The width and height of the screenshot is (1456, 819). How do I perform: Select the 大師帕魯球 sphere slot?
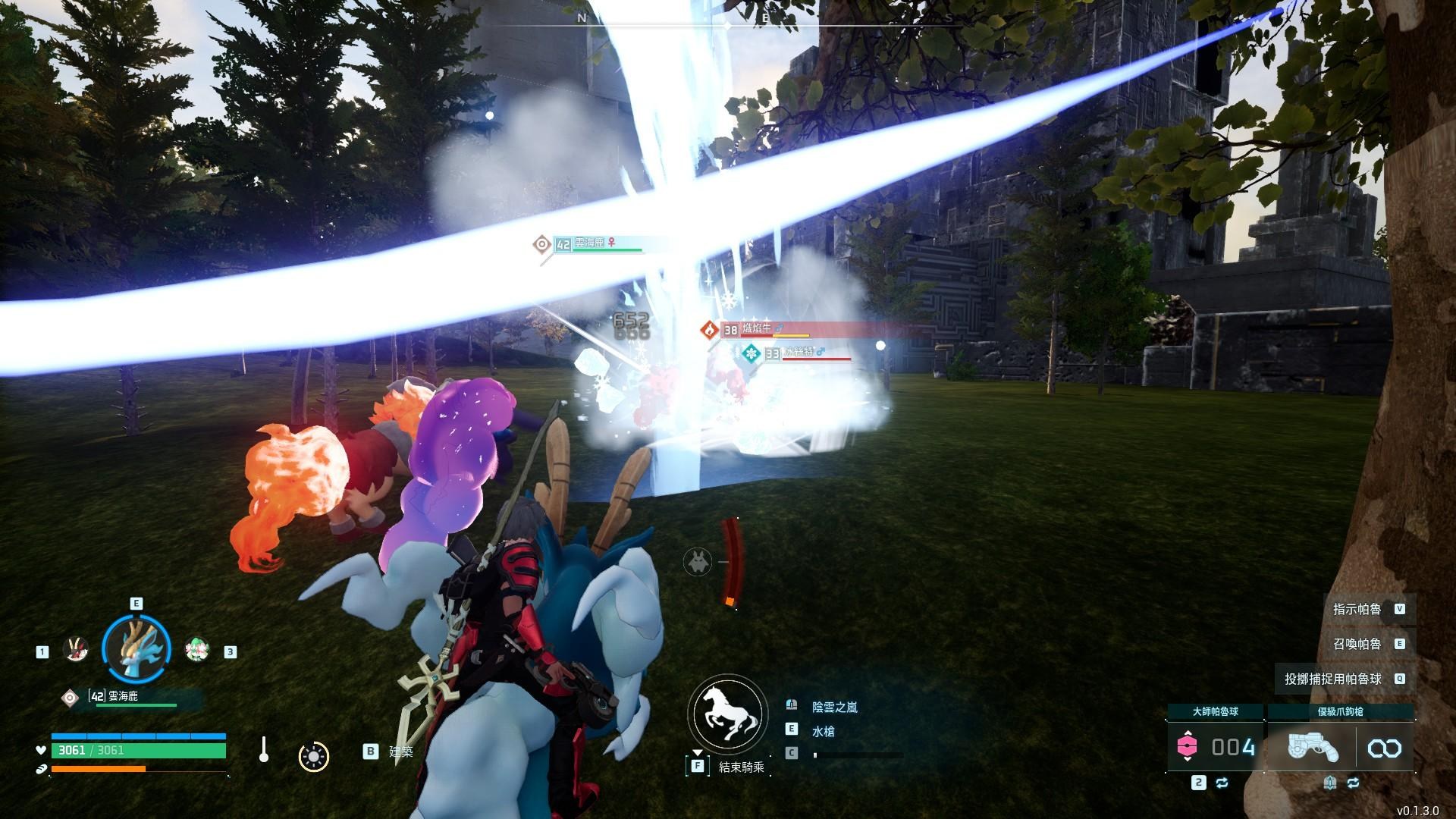pyautogui.click(x=1215, y=748)
